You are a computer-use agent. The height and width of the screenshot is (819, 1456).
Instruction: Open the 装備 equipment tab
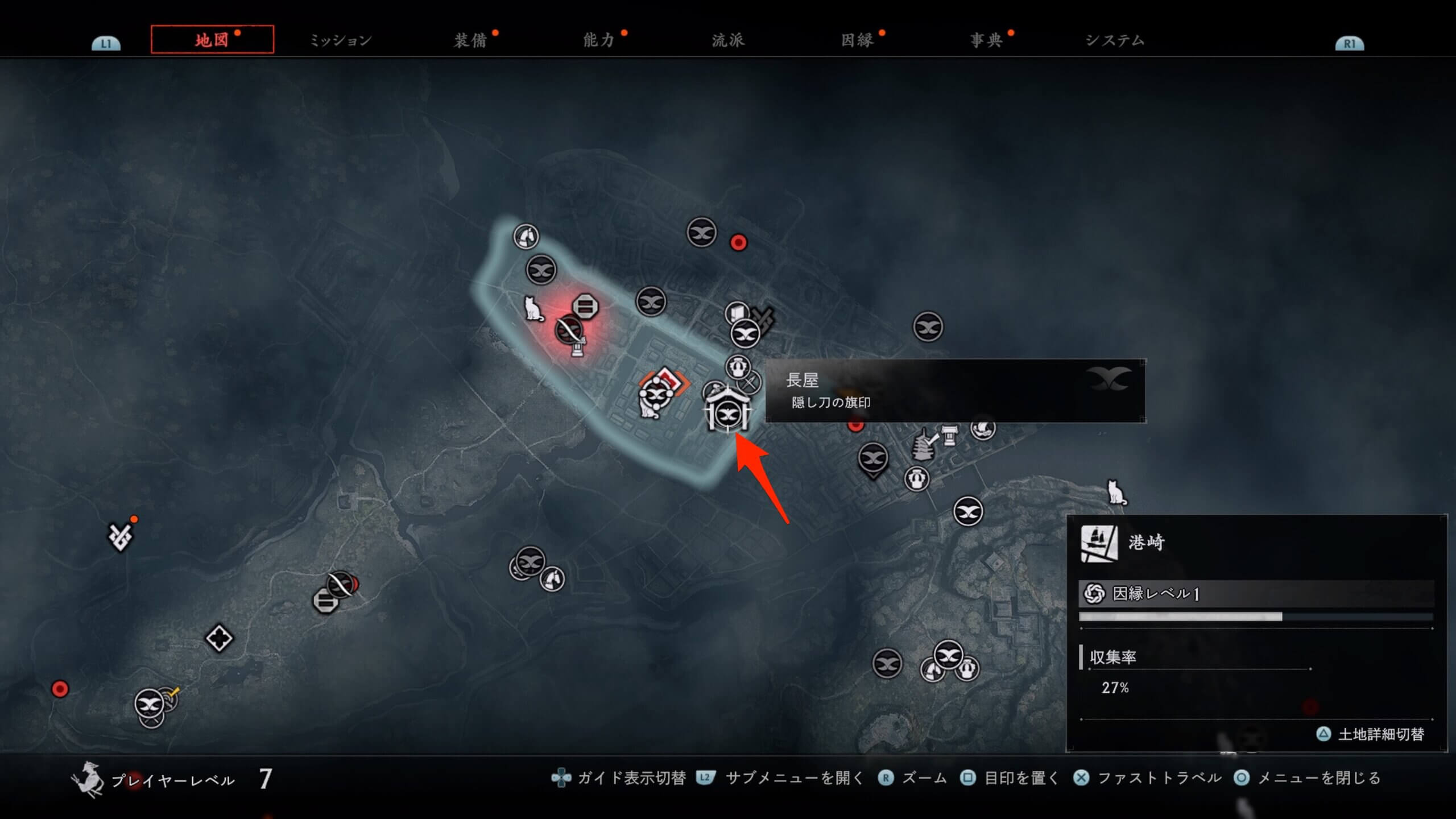pos(470,40)
